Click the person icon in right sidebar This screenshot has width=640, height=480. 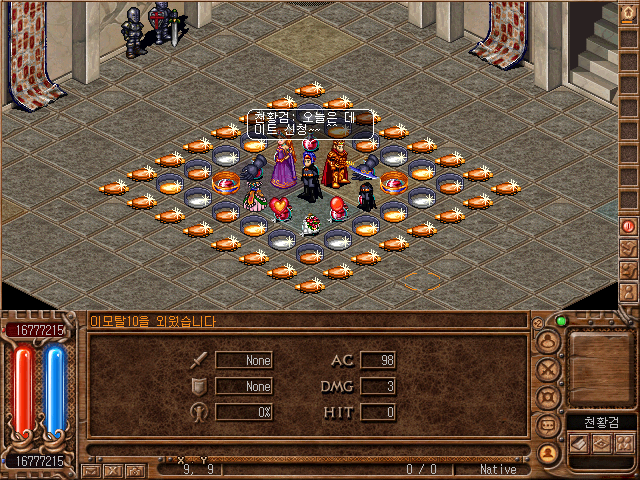629,292
